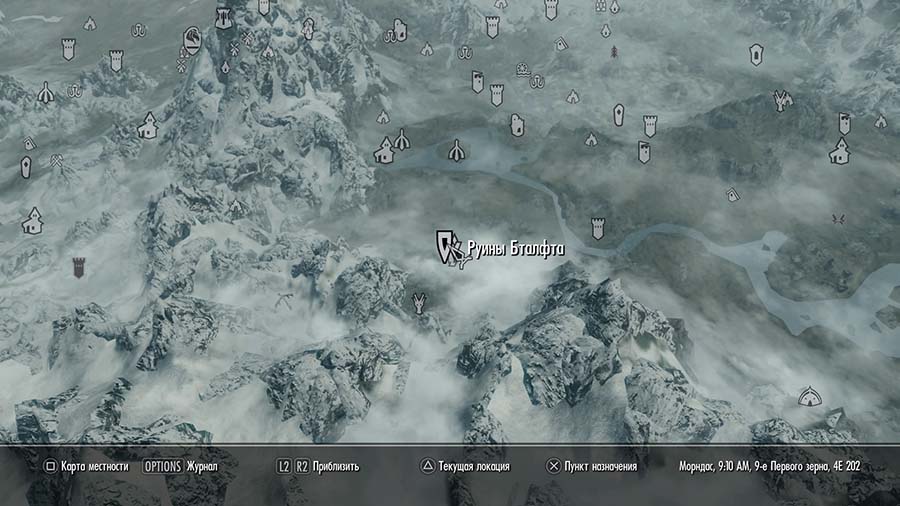Screen dimensions: 900x506
Task: Select the horse-head crest marker
Action: point(191,41)
